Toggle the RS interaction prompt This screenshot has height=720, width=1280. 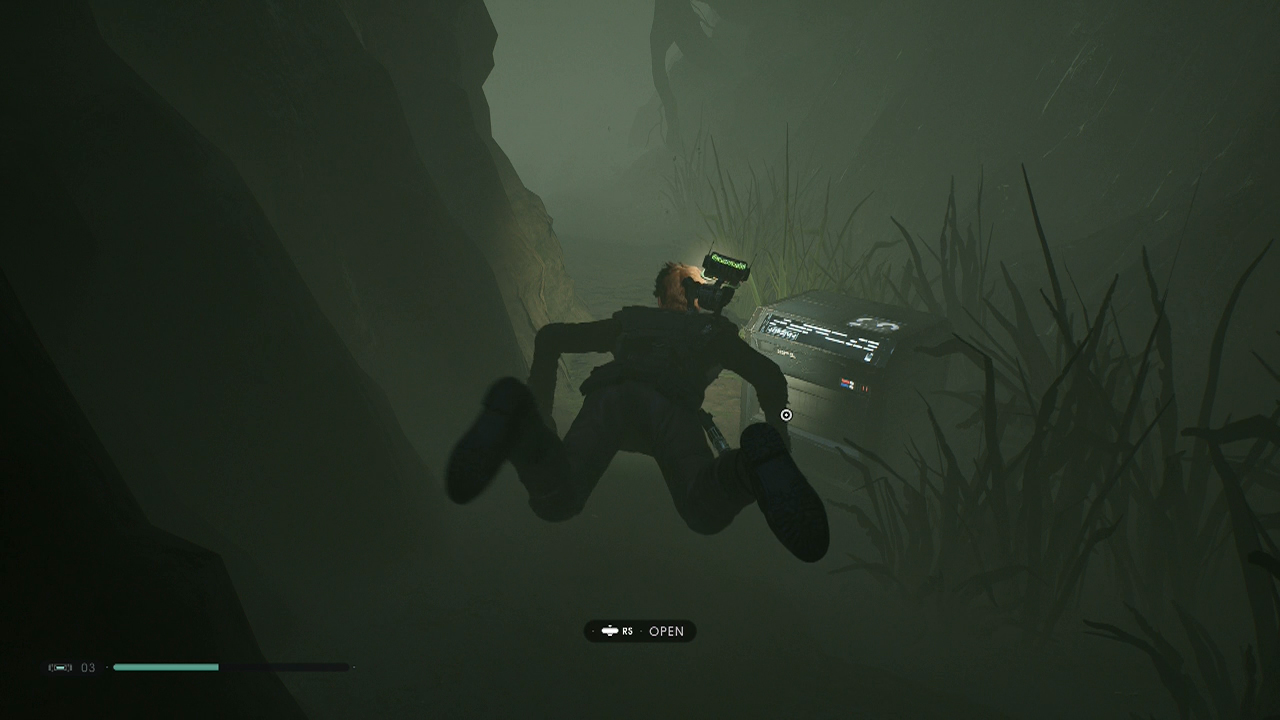(640, 631)
